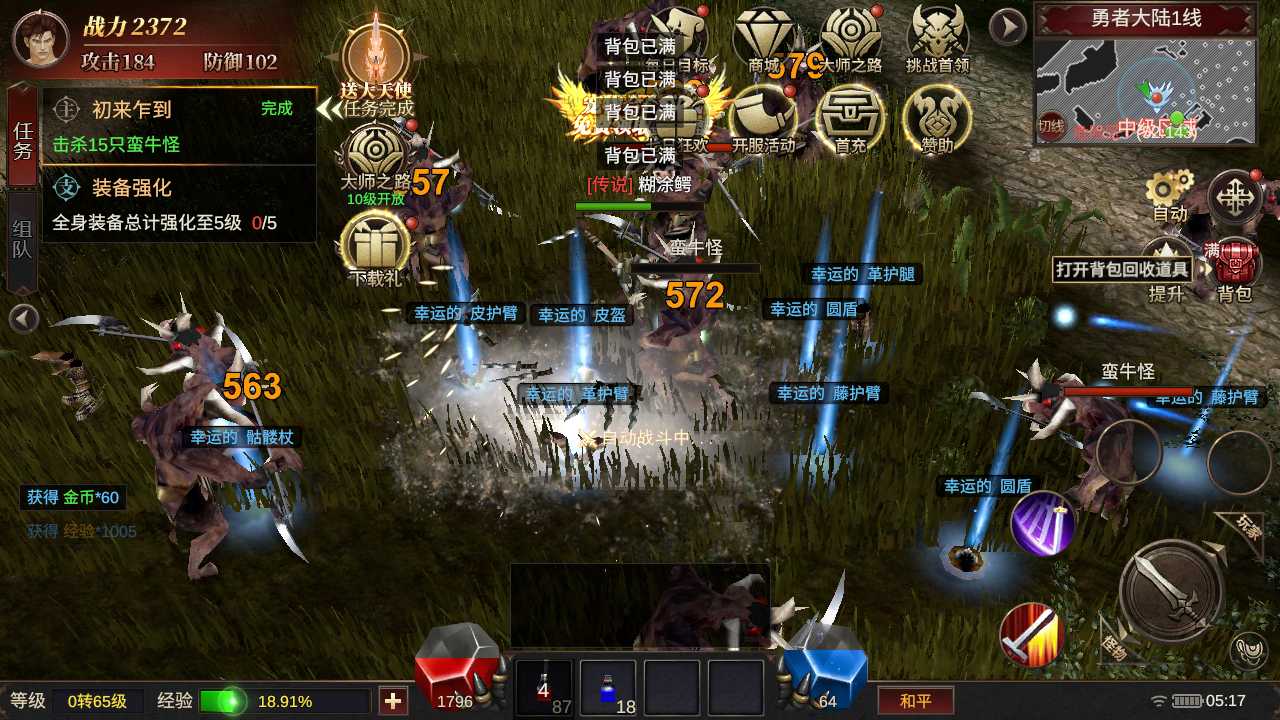Open 挑战首领 boss challenge

(x=937, y=40)
